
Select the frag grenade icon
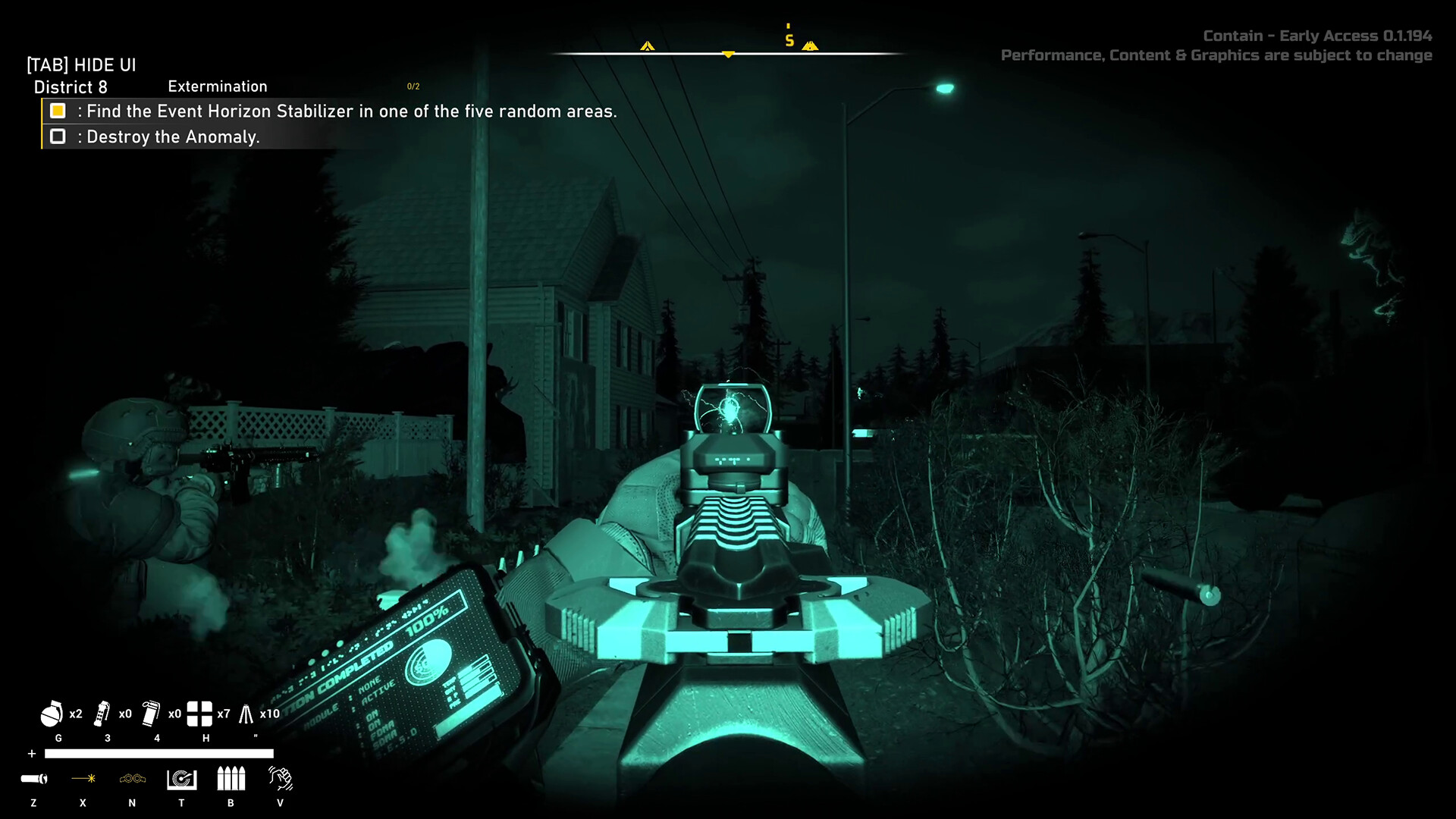52,714
